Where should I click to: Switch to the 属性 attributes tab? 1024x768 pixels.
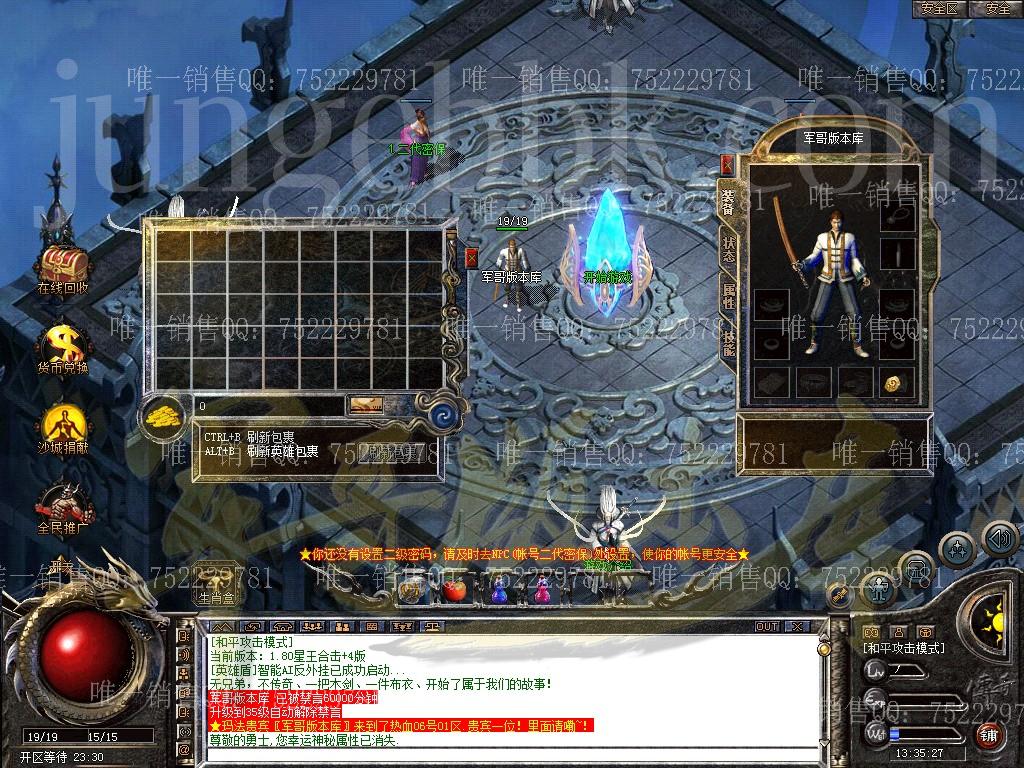coord(728,295)
